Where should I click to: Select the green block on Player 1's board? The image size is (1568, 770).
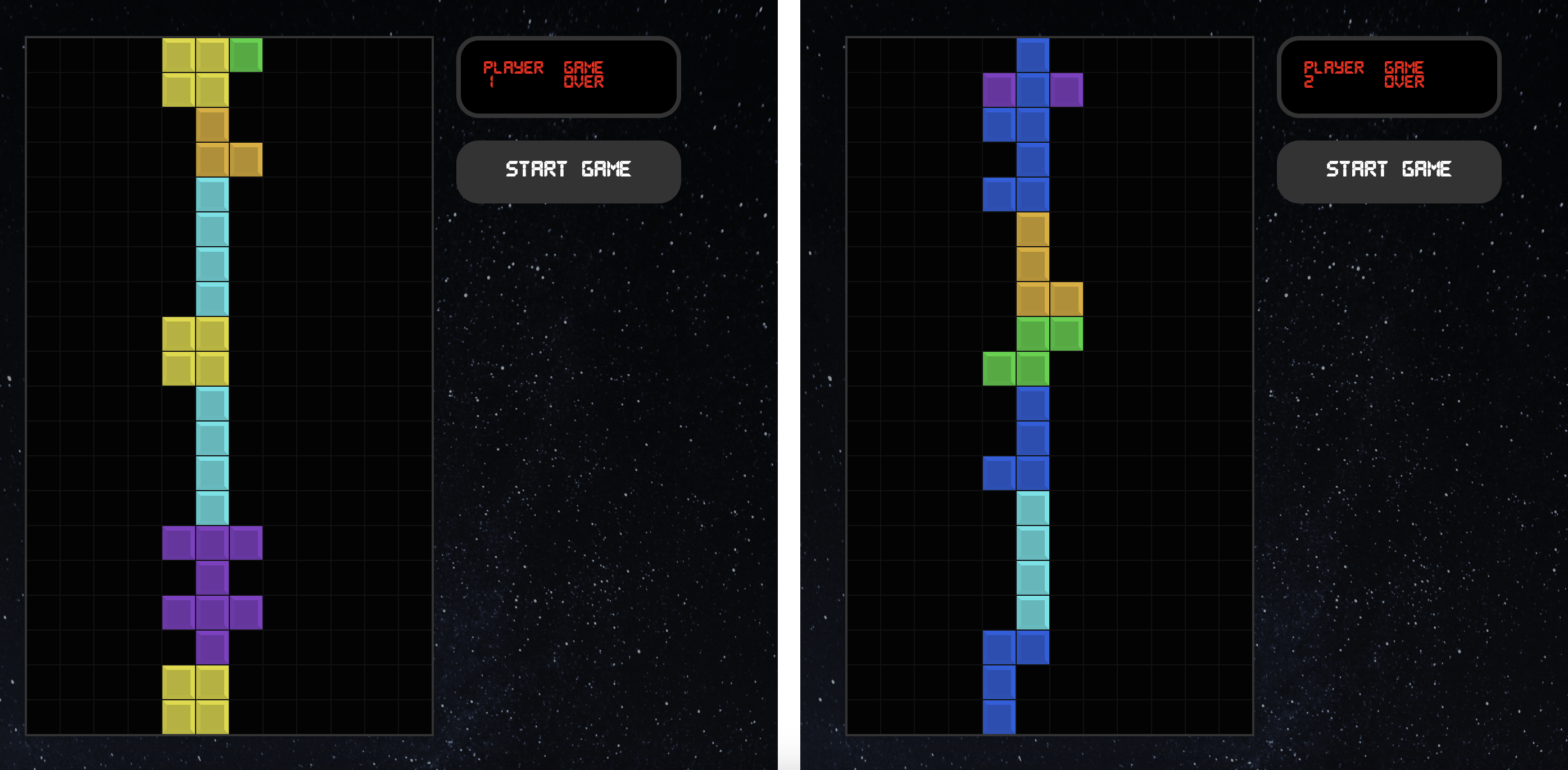point(246,55)
